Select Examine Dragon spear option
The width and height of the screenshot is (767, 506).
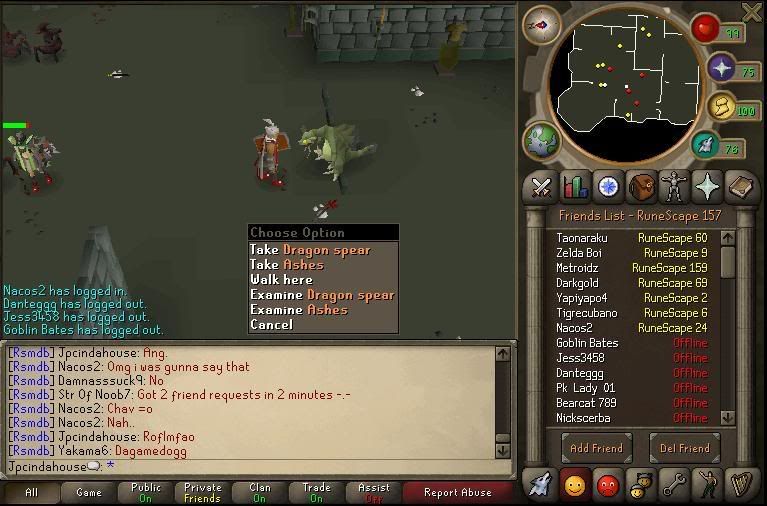[x=322, y=295]
